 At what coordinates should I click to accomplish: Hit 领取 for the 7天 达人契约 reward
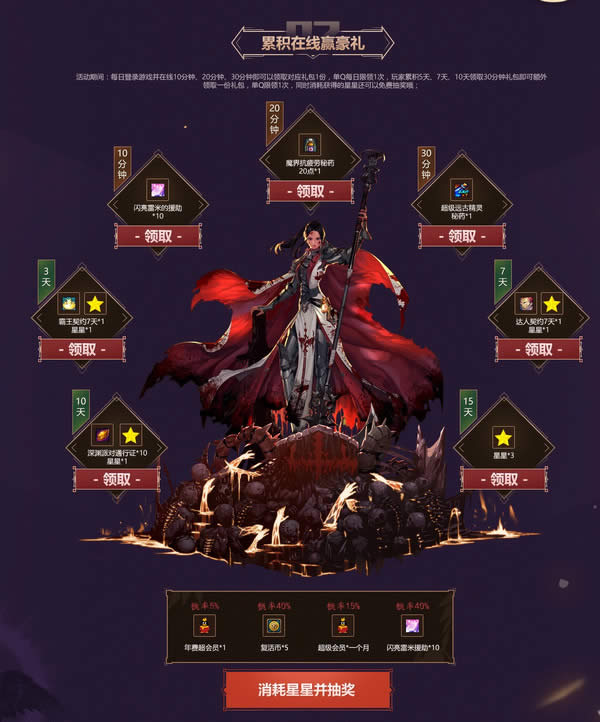point(537,350)
